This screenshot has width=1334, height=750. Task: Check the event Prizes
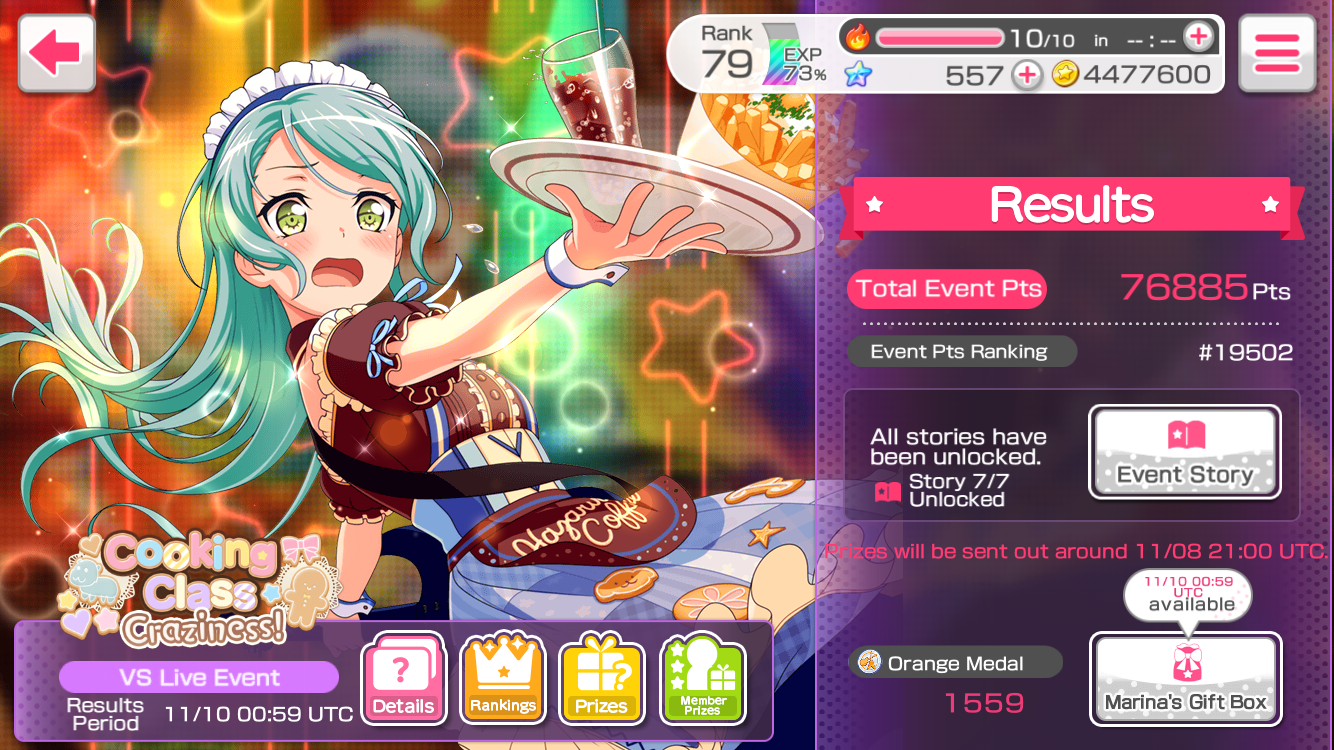point(601,678)
